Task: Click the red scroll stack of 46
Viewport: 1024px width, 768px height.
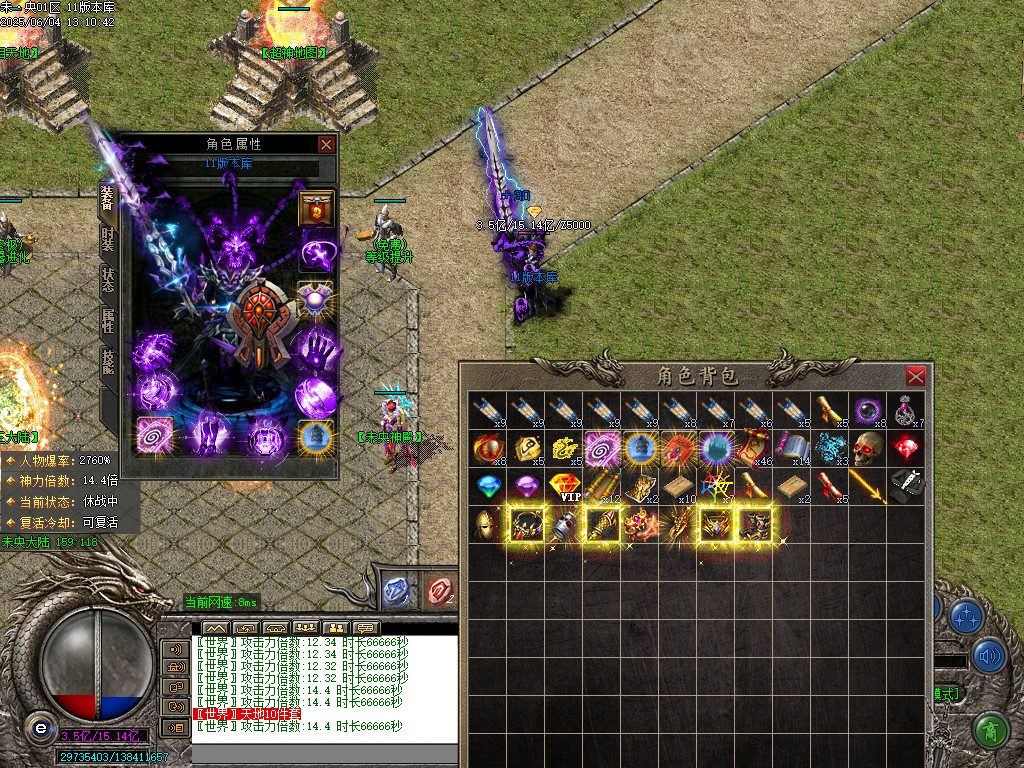Action: pos(755,448)
